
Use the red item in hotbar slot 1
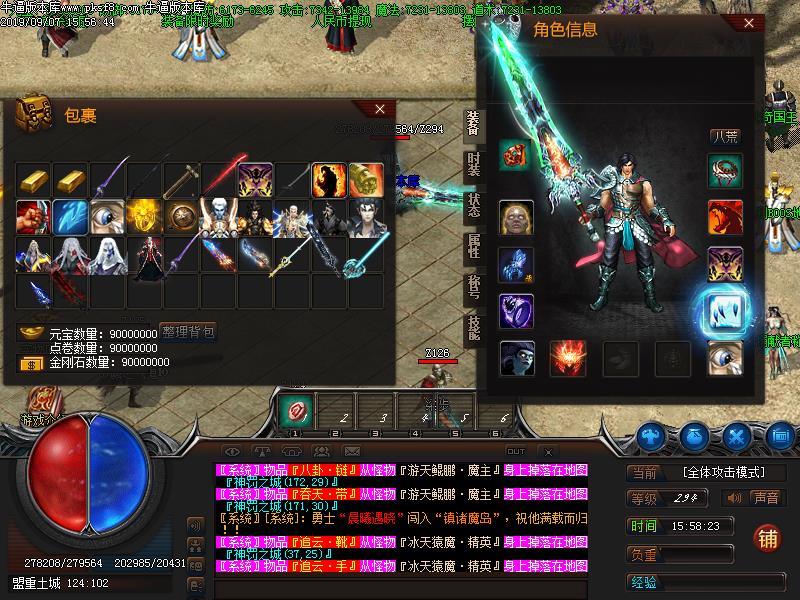[x=295, y=410]
